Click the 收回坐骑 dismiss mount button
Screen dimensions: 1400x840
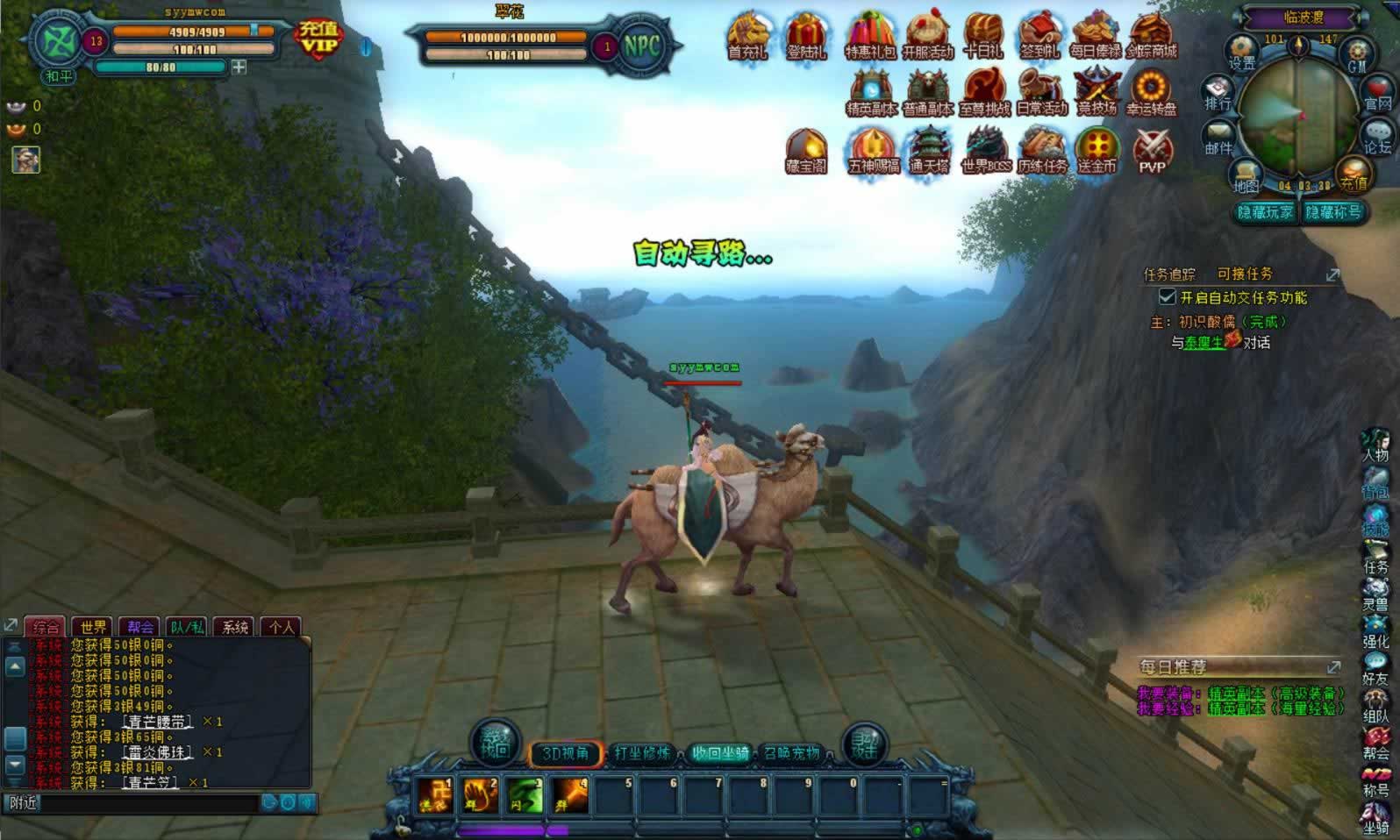click(x=719, y=753)
